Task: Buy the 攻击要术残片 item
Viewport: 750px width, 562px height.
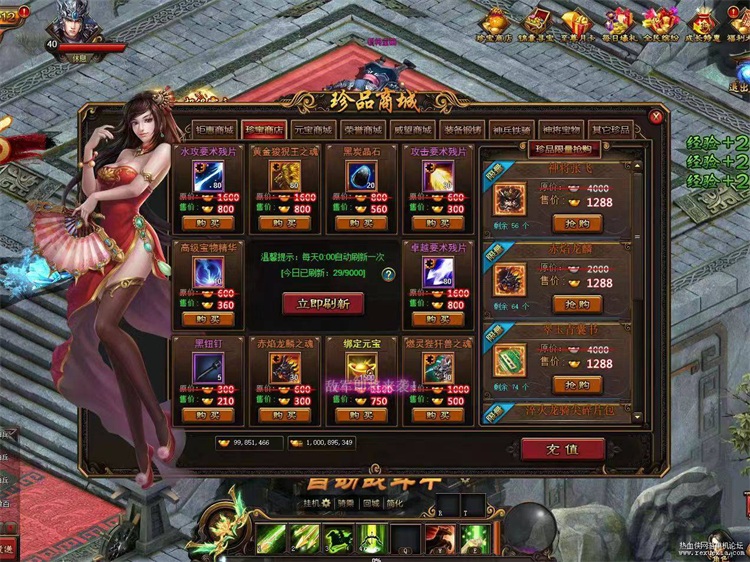Action: 436,223
